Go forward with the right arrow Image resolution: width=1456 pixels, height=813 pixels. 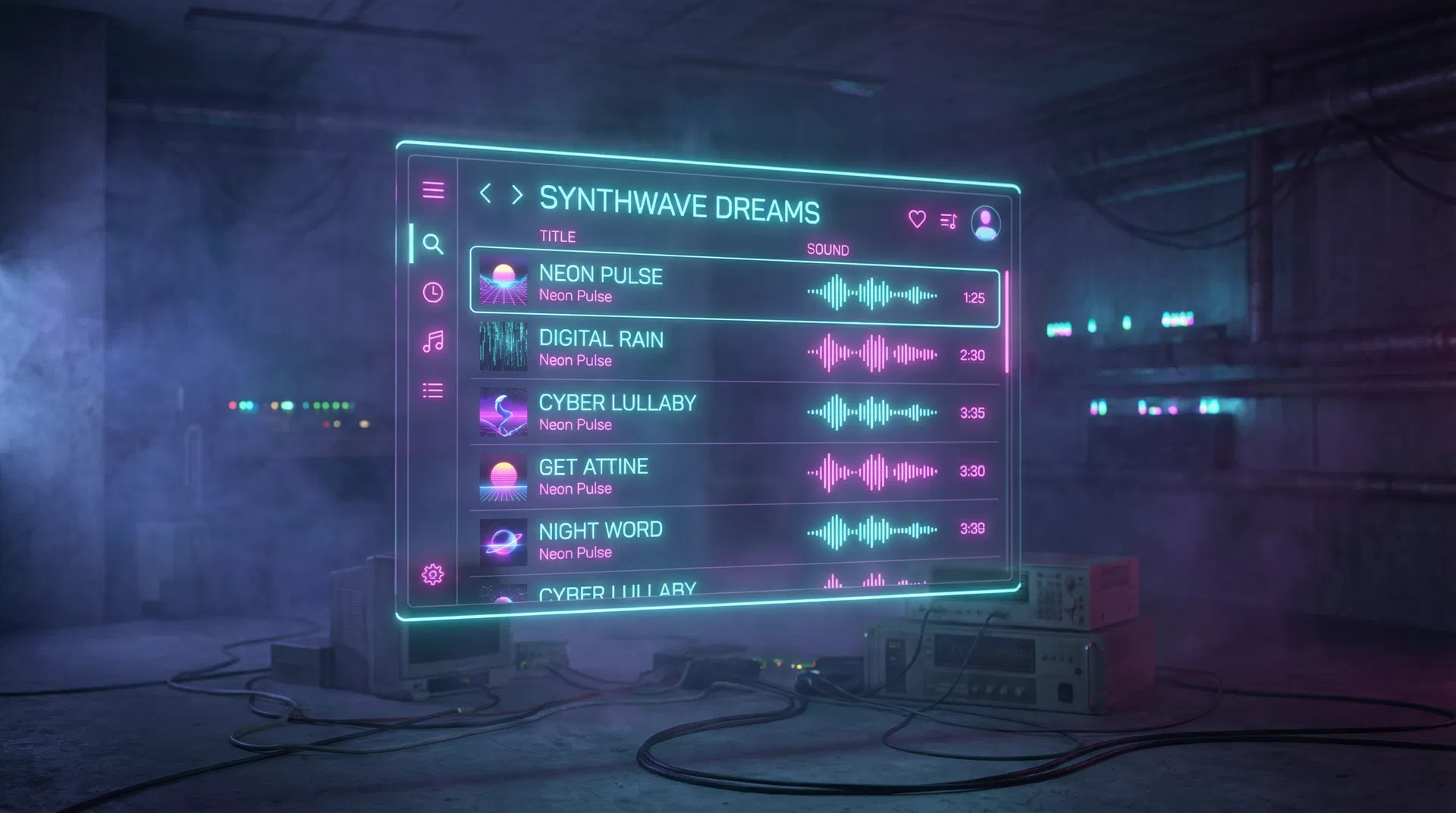click(x=517, y=195)
